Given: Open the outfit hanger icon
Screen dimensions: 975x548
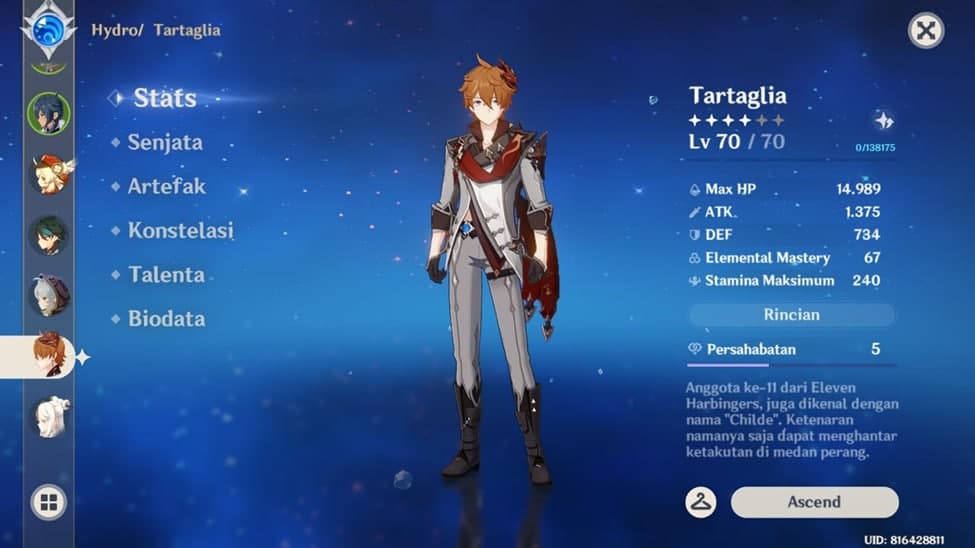Looking at the screenshot, I should click(701, 502).
